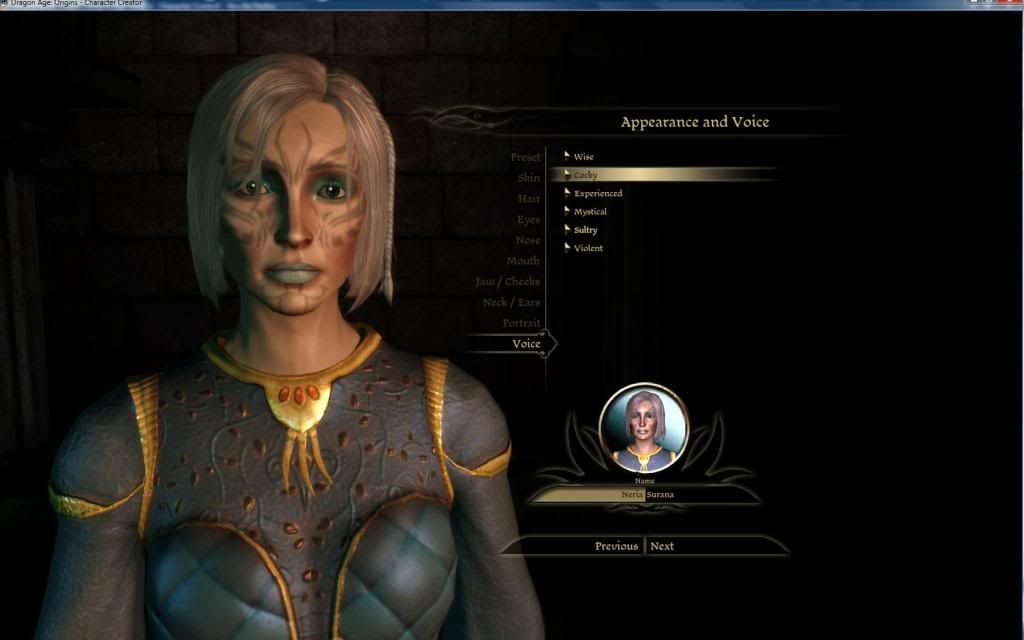Switch to the Preset tab
This screenshot has height=640, width=1024.
pyautogui.click(x=525, y=157)
